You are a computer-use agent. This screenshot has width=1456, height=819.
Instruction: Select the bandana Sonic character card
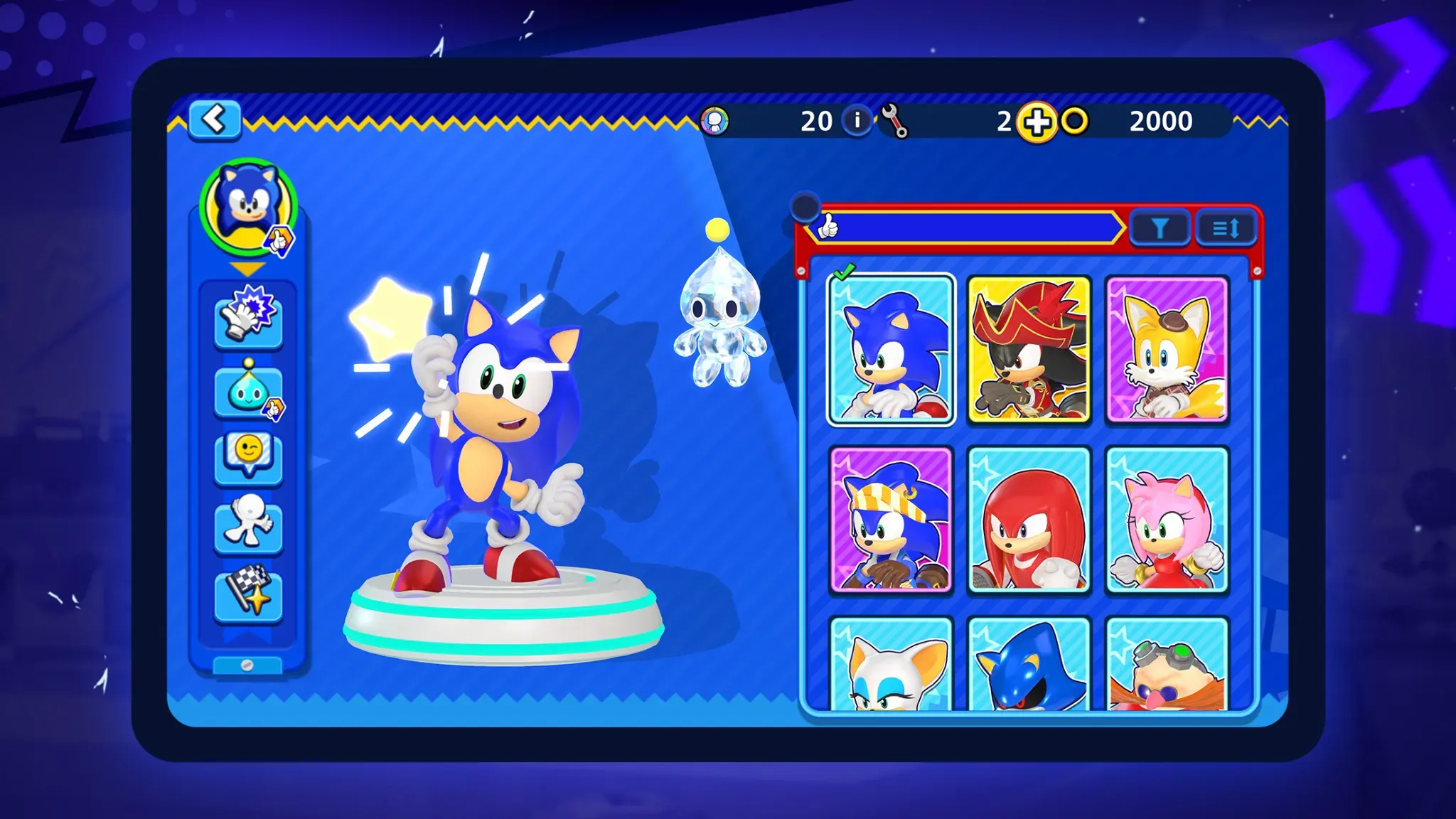tap(891, 520)
